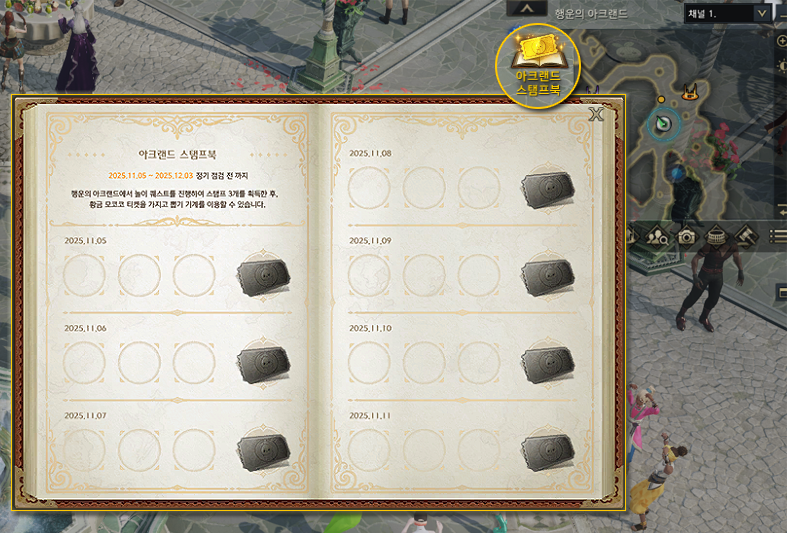Click the 2025.11.05 ticket reward
The height and width of the screenshot is (533, 787).
pyautogui.click(x=264, y=276)
